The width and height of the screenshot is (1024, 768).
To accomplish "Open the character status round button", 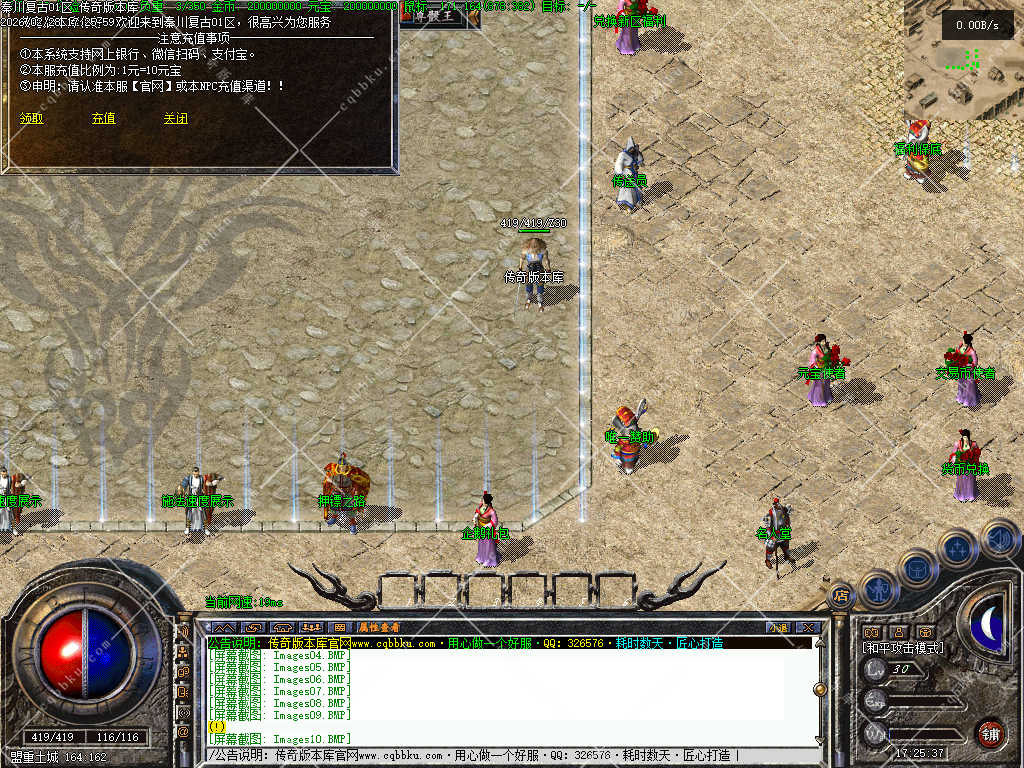I will pos(877,588).
